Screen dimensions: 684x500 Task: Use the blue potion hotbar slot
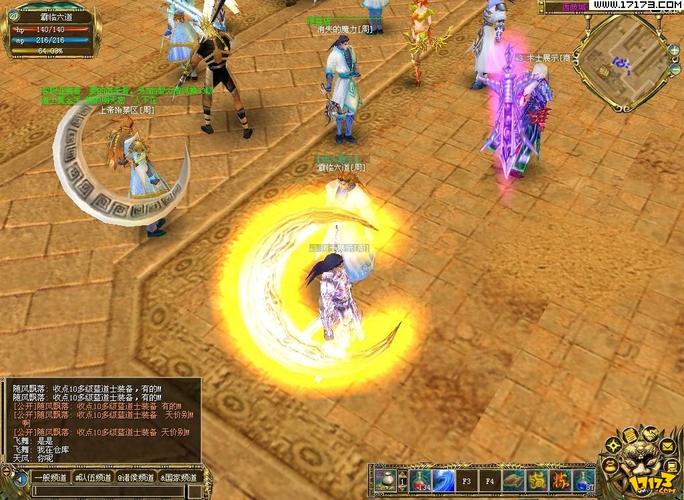(585, 481)
